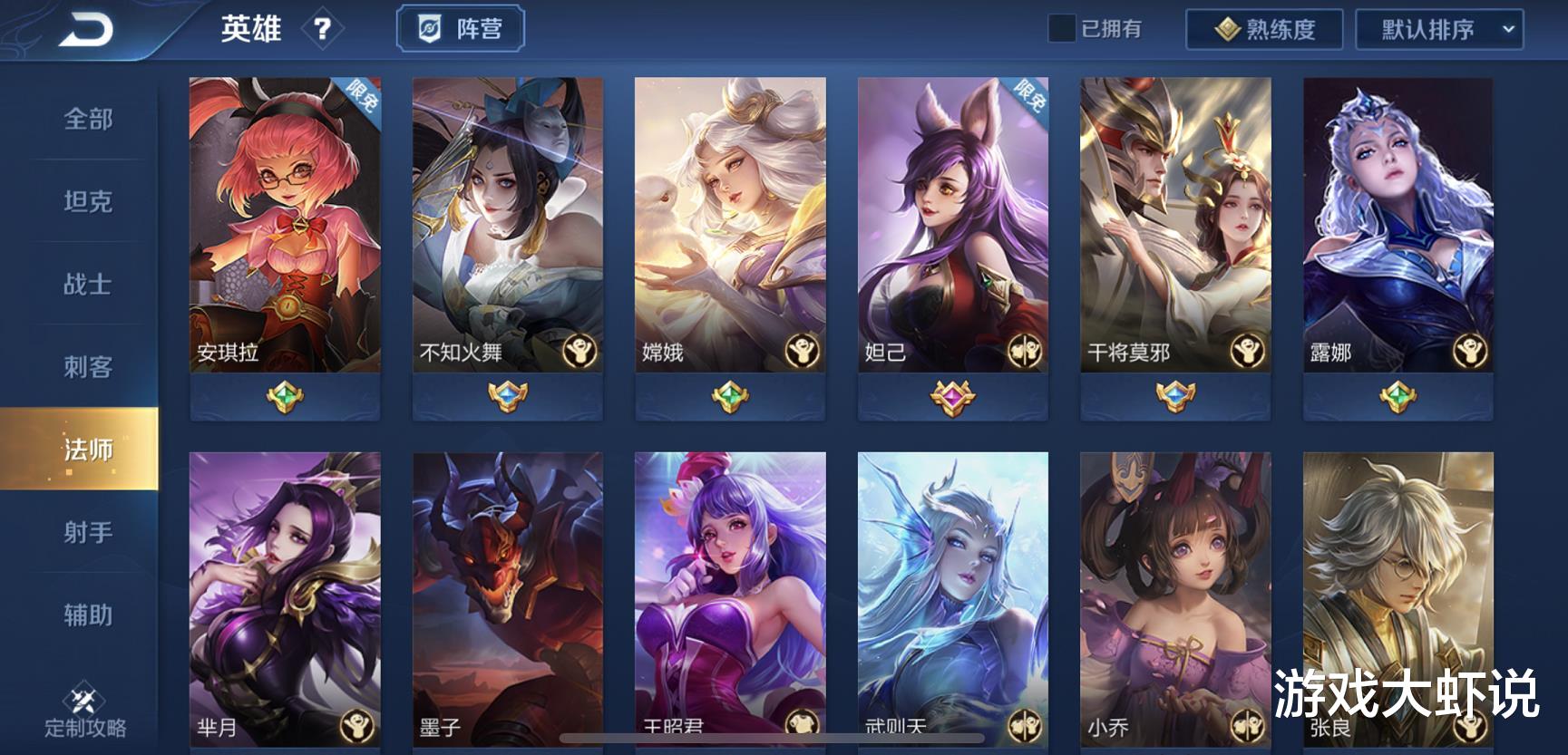Open the 熟练度 proficiency filter
Screen dimensions: 1568x755
[1263, 29]
